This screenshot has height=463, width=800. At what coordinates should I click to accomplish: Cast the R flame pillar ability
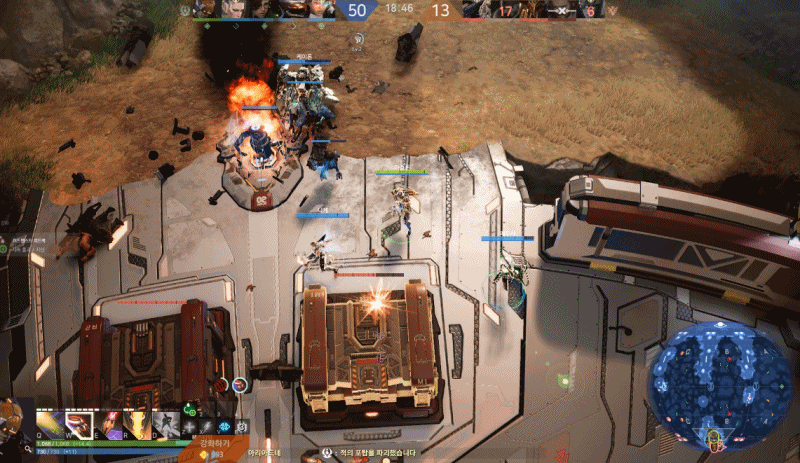click(136, 424)
